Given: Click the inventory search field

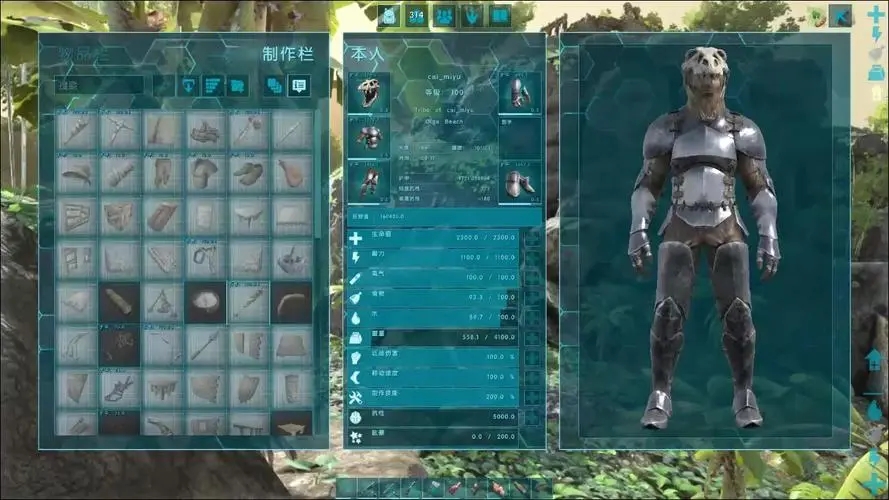Looking at the screenshot, I should (x=99, y=86).
